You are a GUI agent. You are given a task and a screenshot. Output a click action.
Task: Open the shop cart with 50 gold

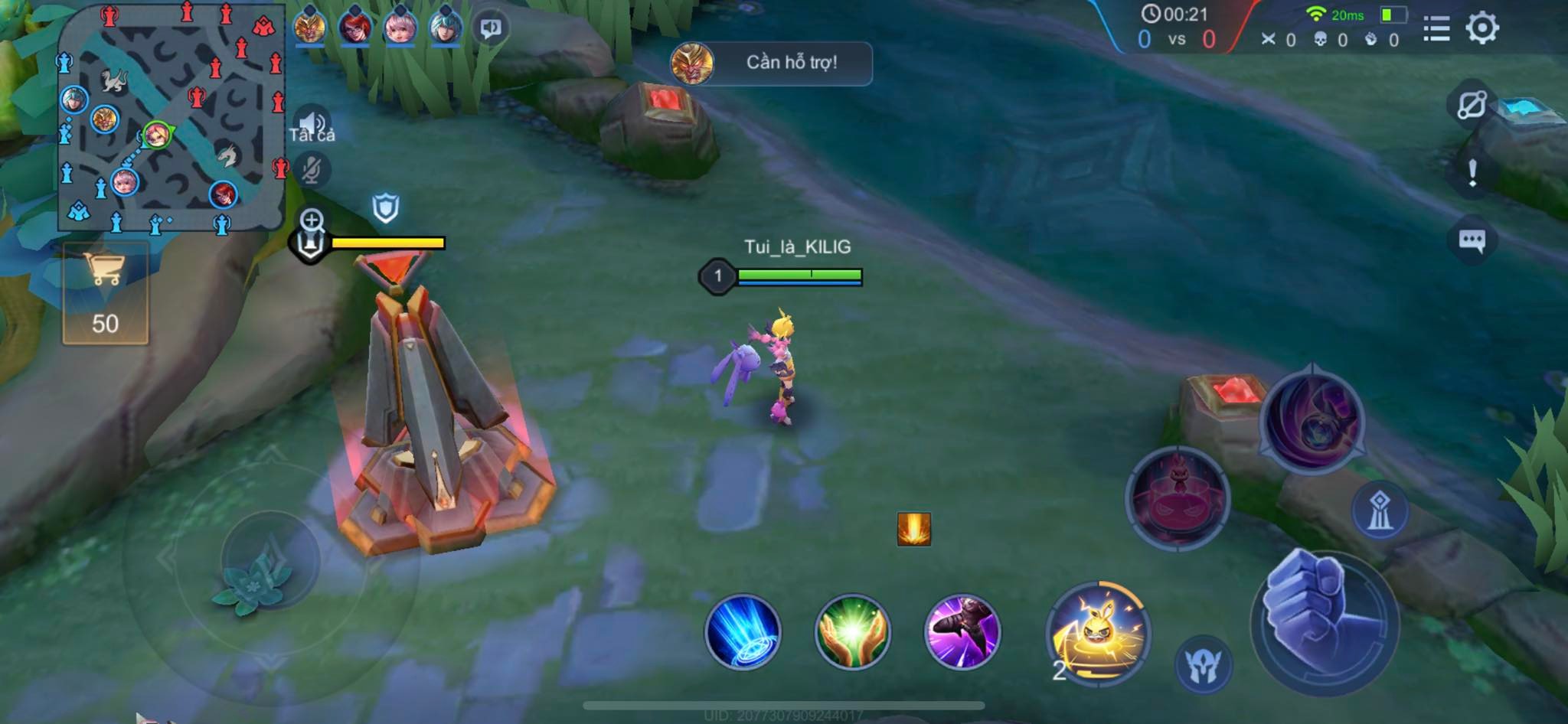105,294
